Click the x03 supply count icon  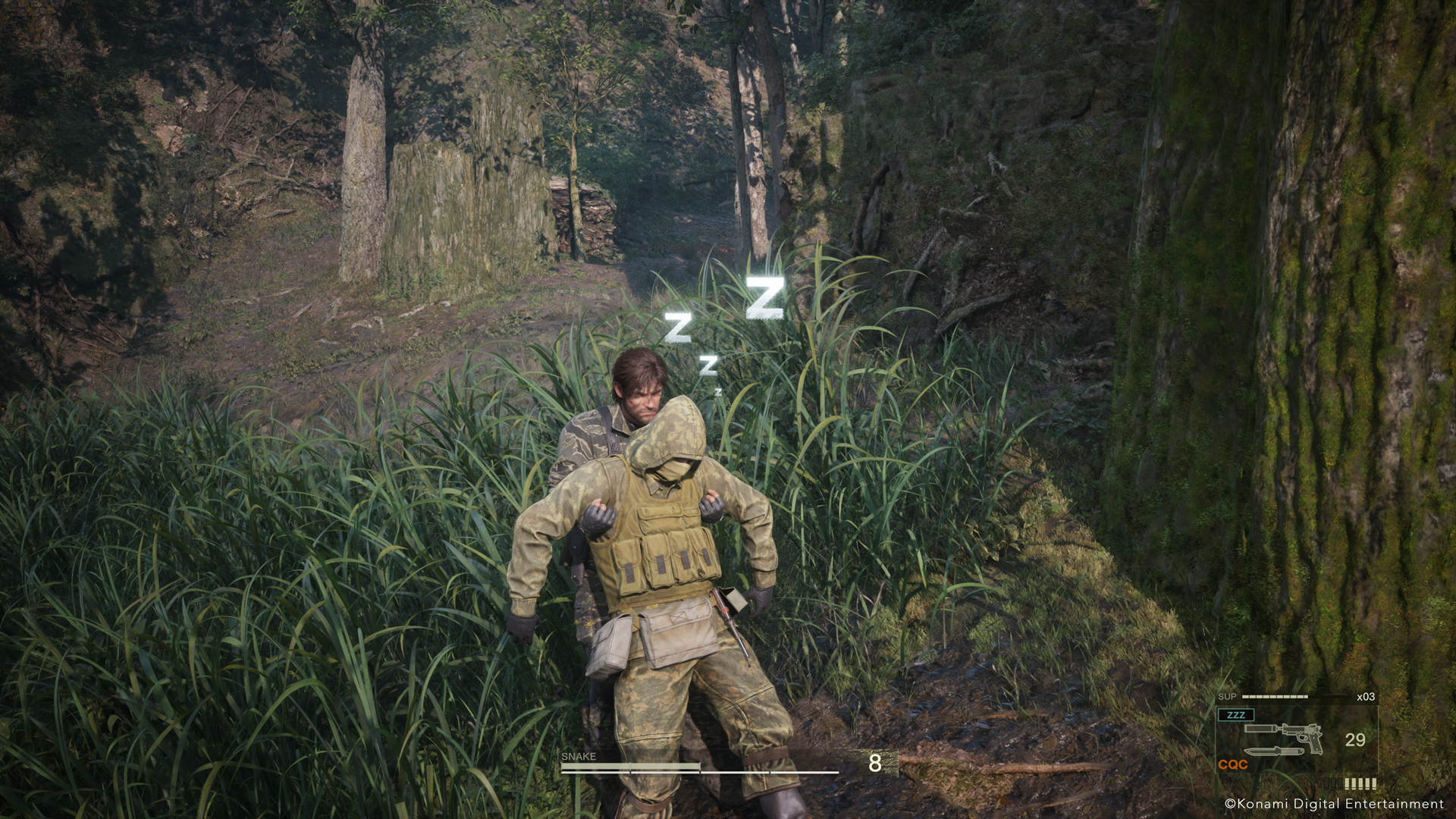(1366, 696)
